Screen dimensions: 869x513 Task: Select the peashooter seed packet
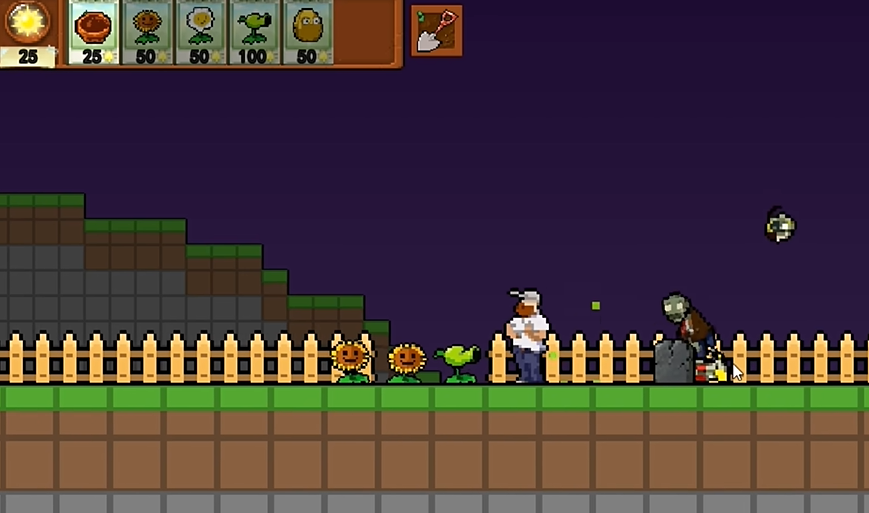254,32
